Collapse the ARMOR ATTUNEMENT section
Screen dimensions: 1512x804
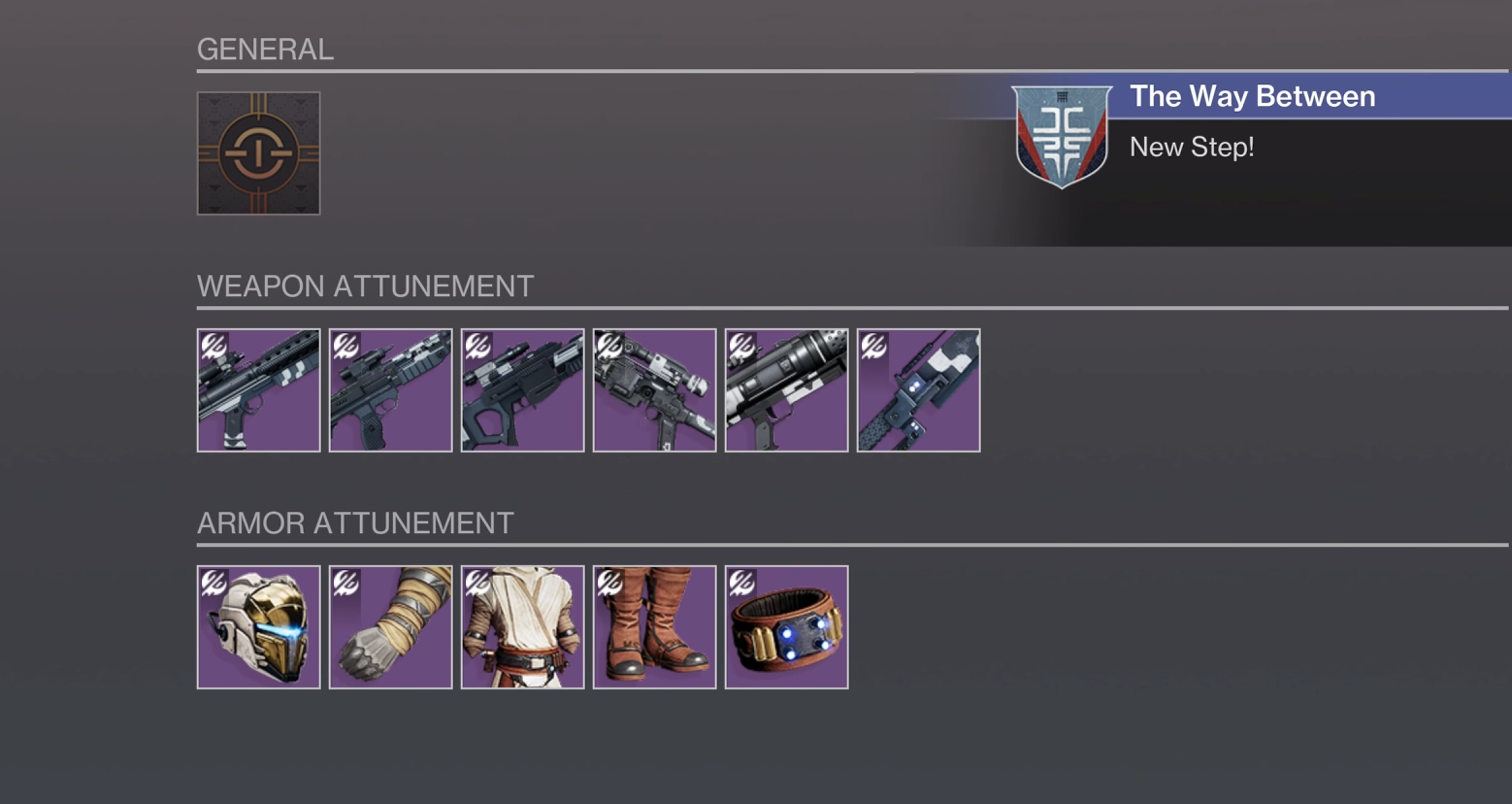click(355, 521)
